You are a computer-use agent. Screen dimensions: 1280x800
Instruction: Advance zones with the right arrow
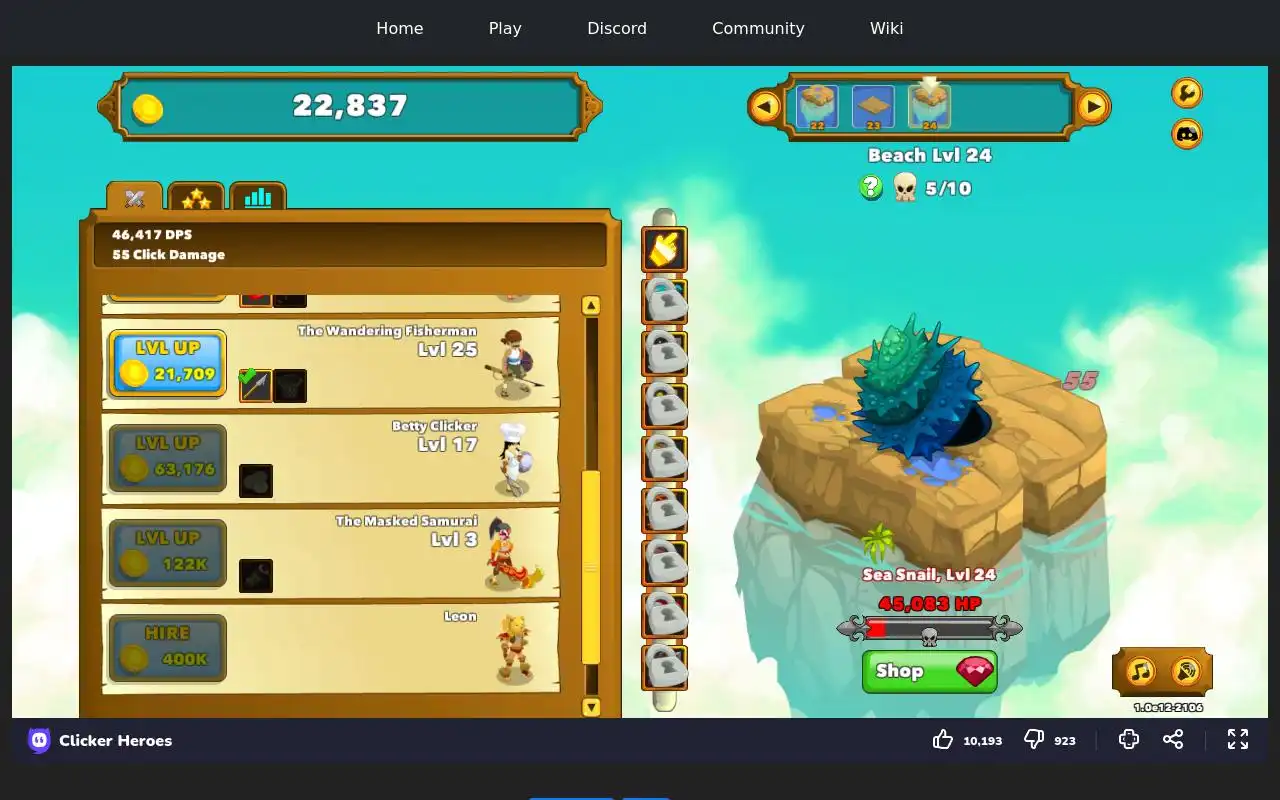[1093, 106]
